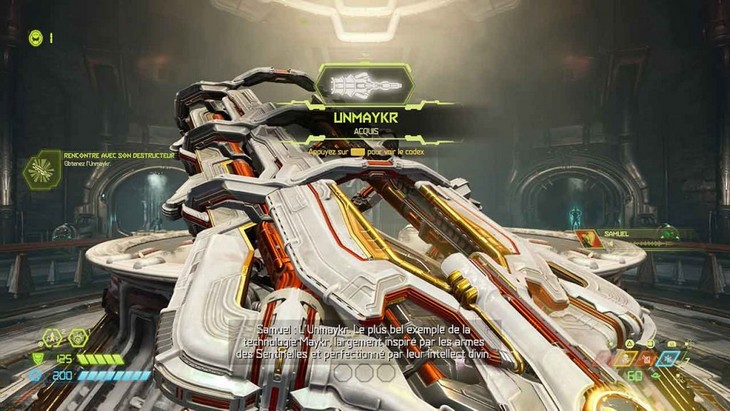Screen dimensions: 730x411
Task: Select the frag grenade equipment icon
Action: point(52,337)
